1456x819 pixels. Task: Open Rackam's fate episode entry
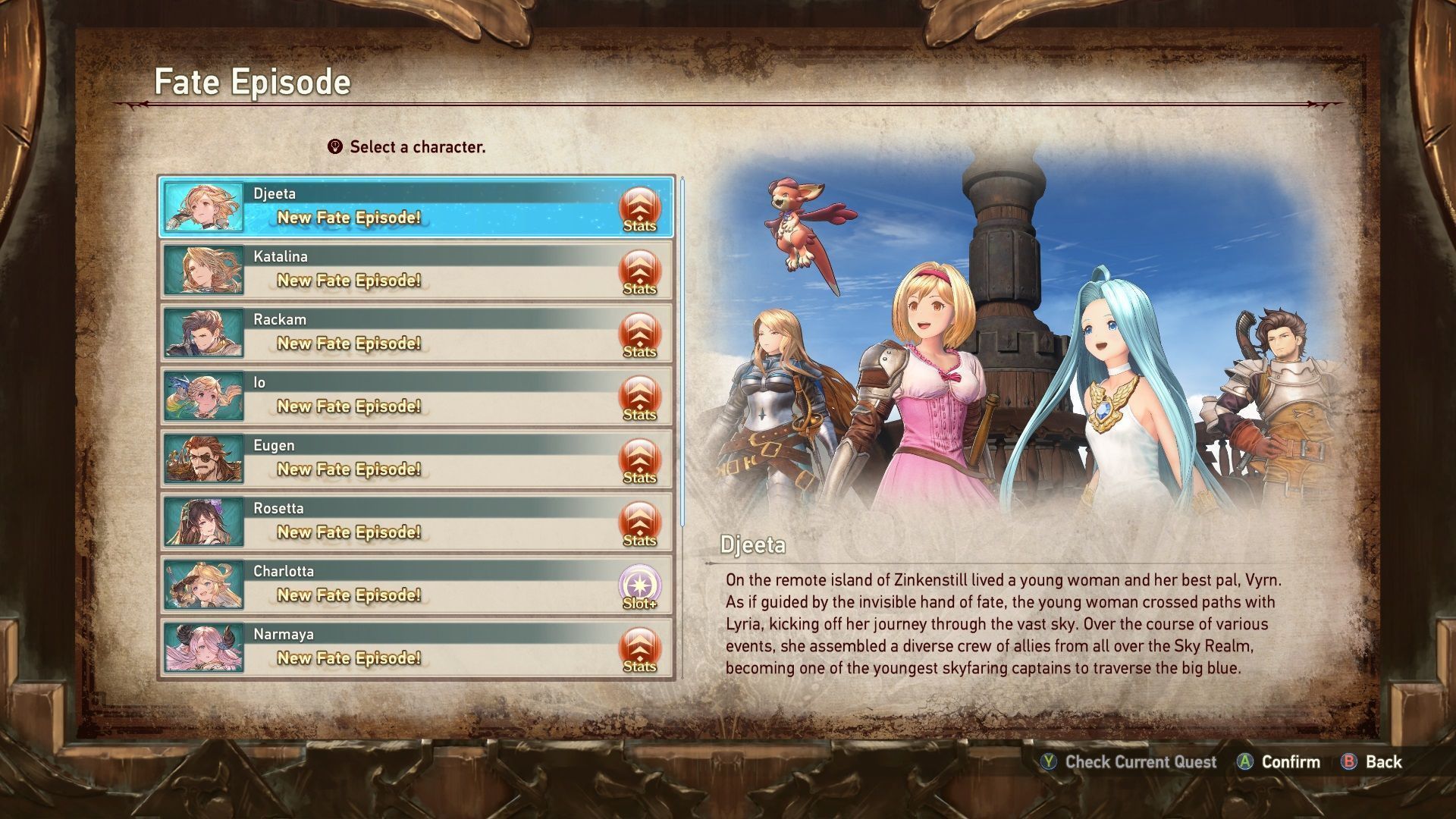[416, 333]
